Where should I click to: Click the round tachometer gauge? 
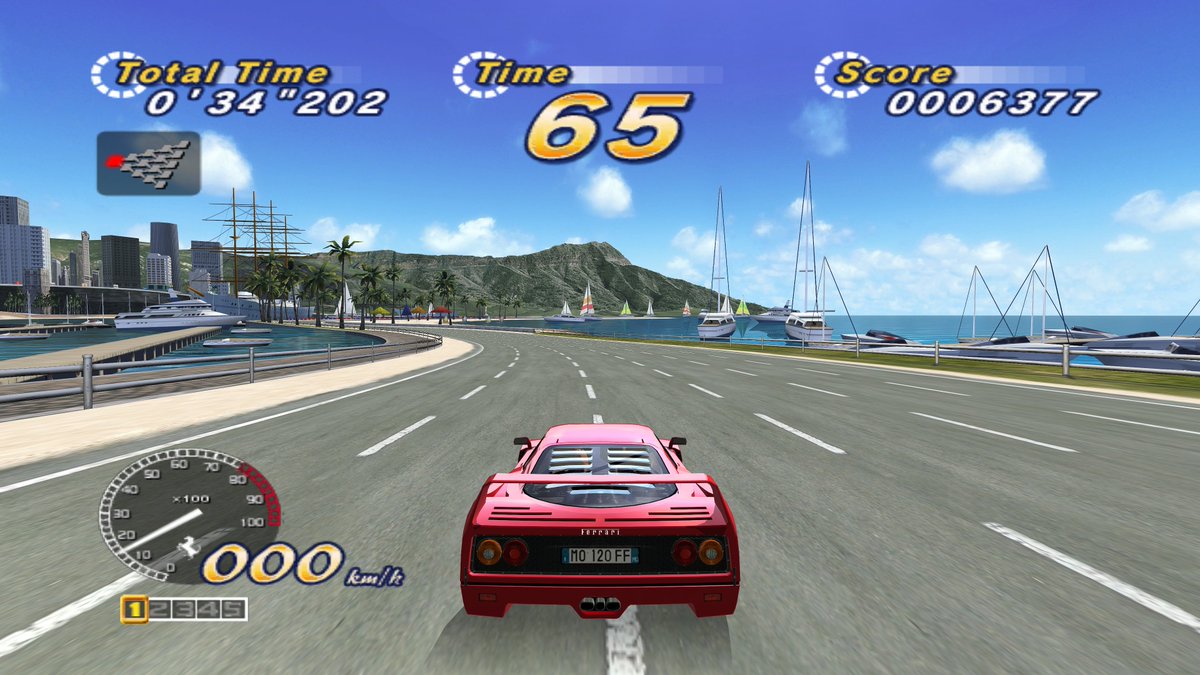pos(180,515)
